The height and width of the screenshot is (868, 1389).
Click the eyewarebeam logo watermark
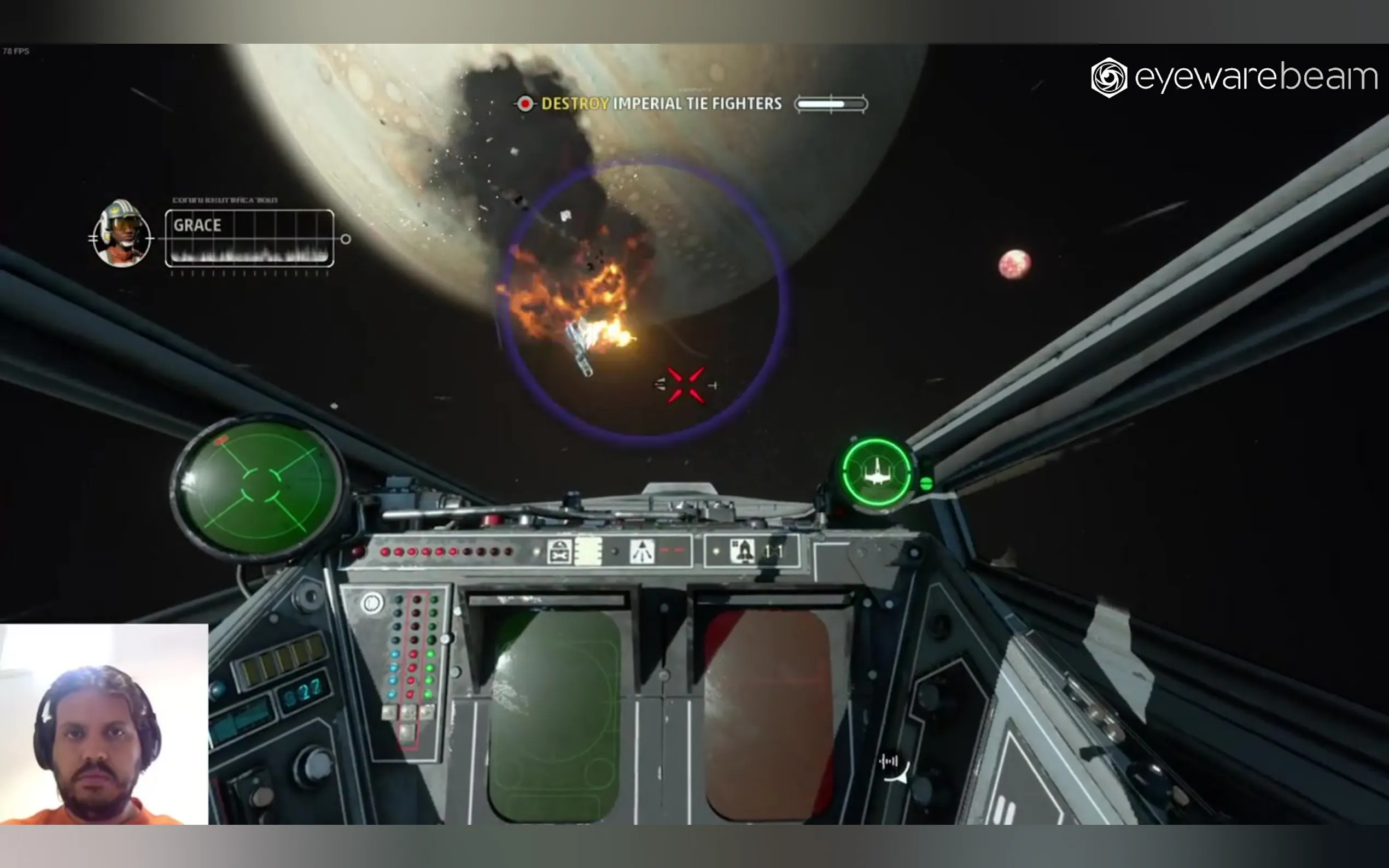click(1234, 78)
